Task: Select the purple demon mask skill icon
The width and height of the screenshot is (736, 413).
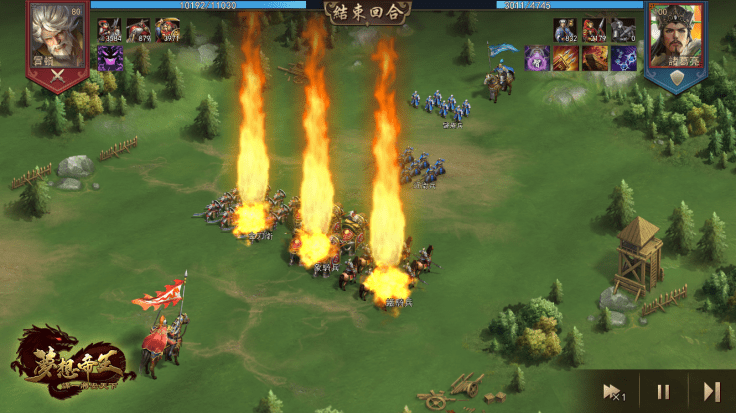Action: pyautogui.click(x=109, y=58)
